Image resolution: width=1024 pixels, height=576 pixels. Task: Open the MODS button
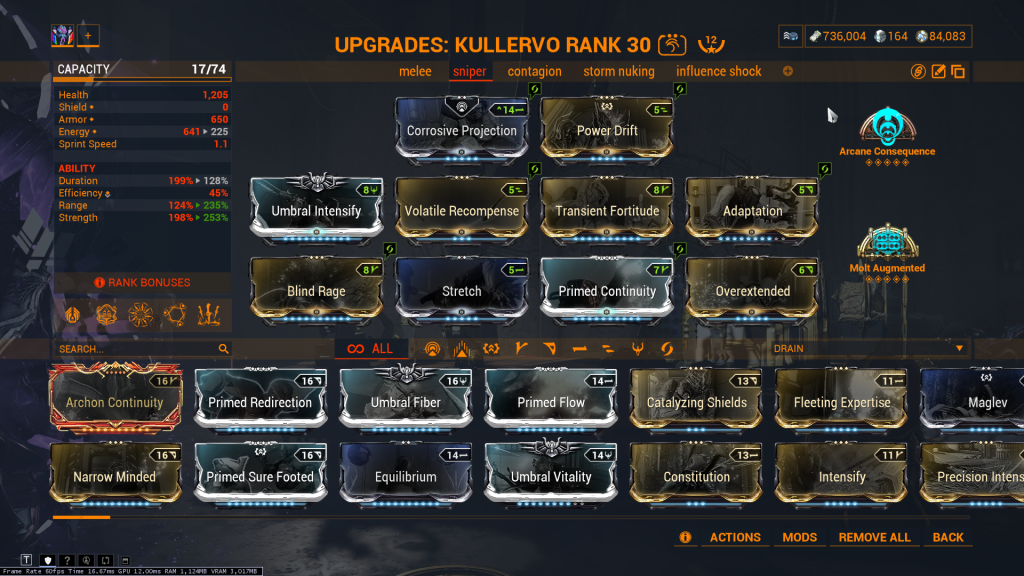coord(799,537)
